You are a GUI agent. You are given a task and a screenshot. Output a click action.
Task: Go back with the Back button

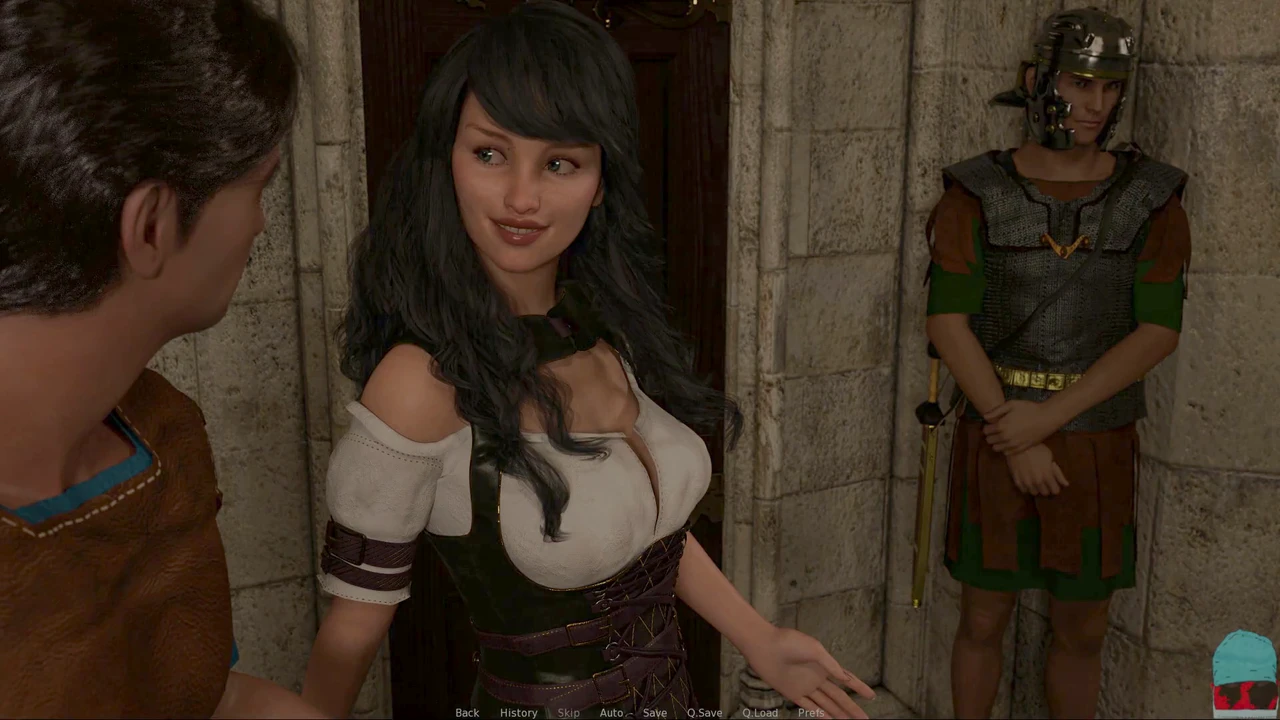(x=467, y=712)
